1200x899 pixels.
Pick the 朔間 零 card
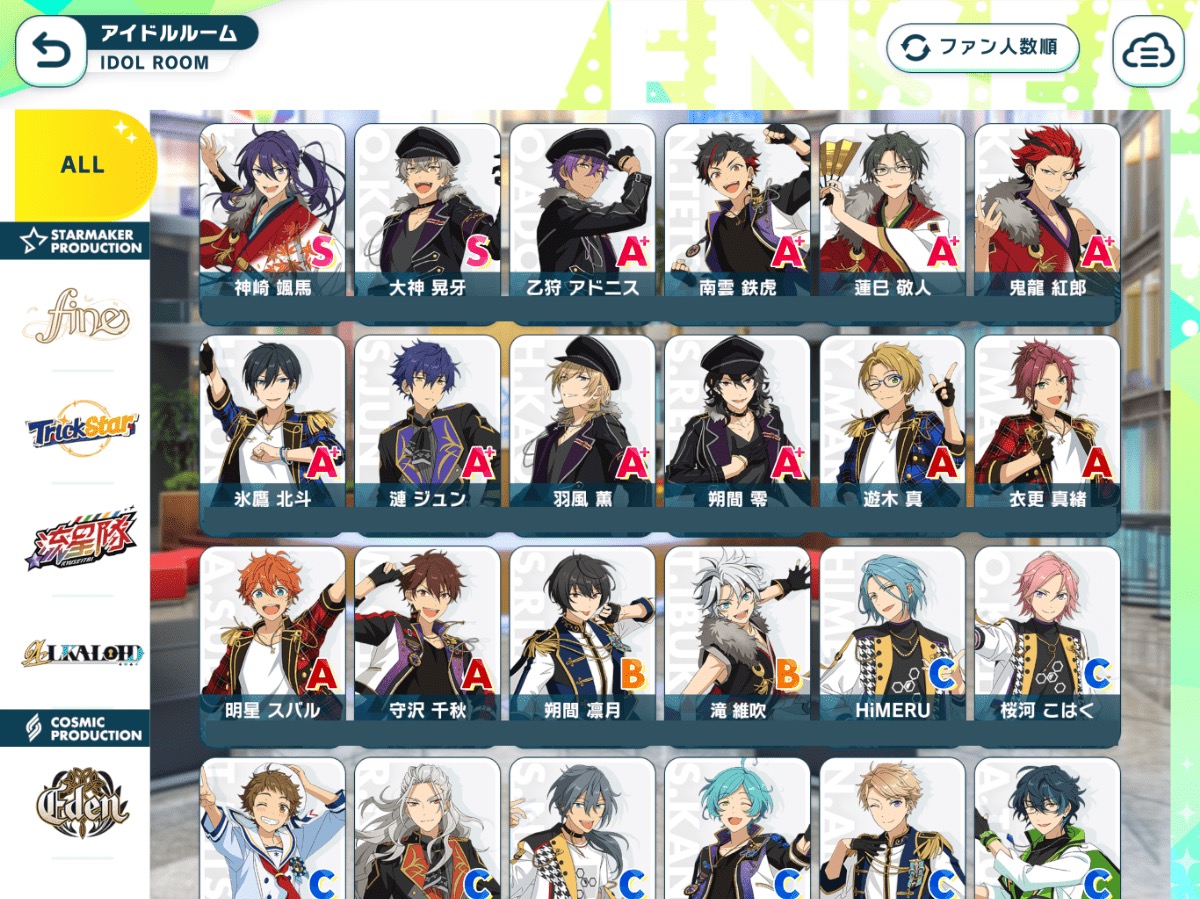click(737, 424)
